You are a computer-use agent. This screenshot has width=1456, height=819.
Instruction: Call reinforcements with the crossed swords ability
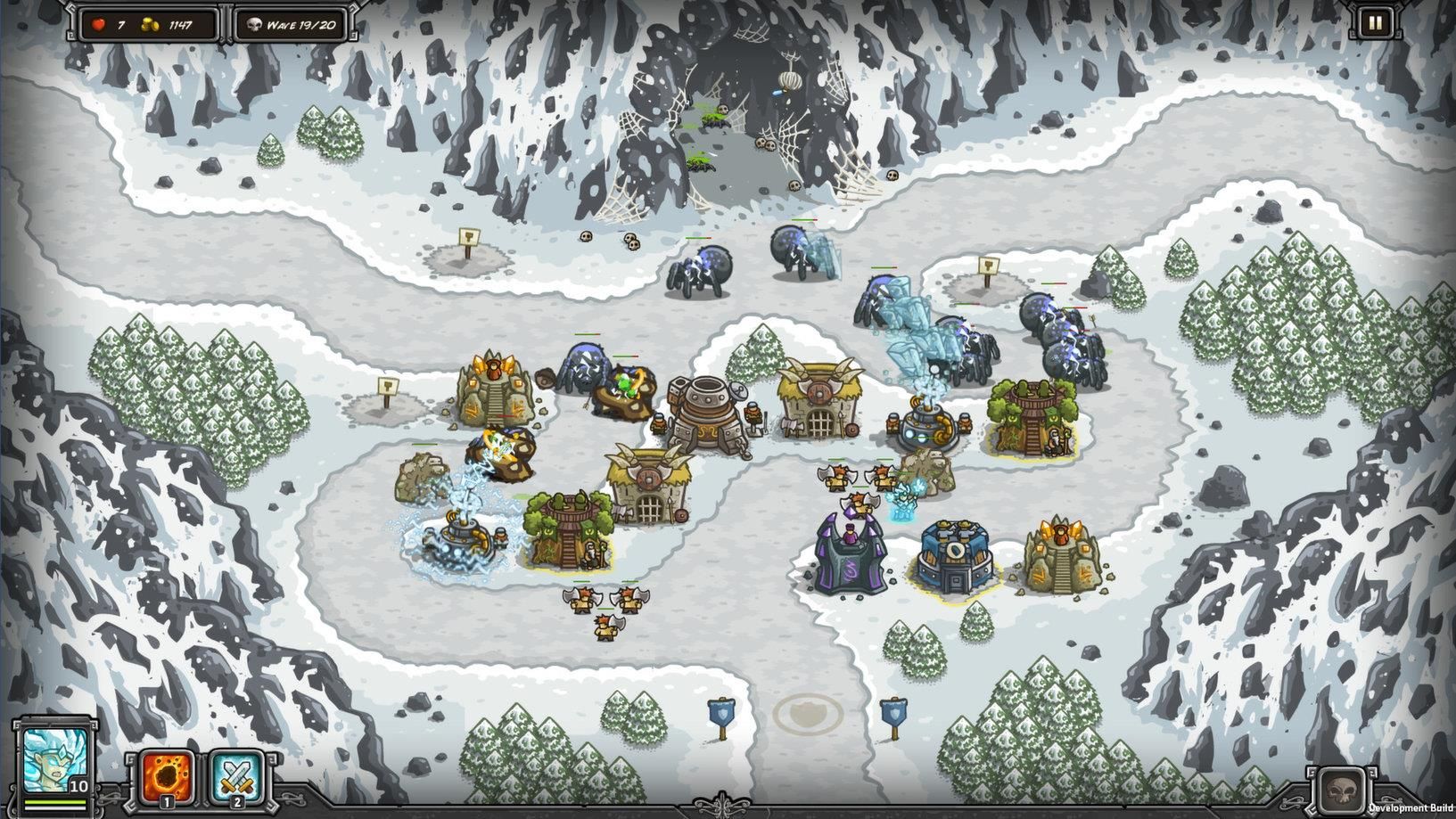(x=237, y=777)
